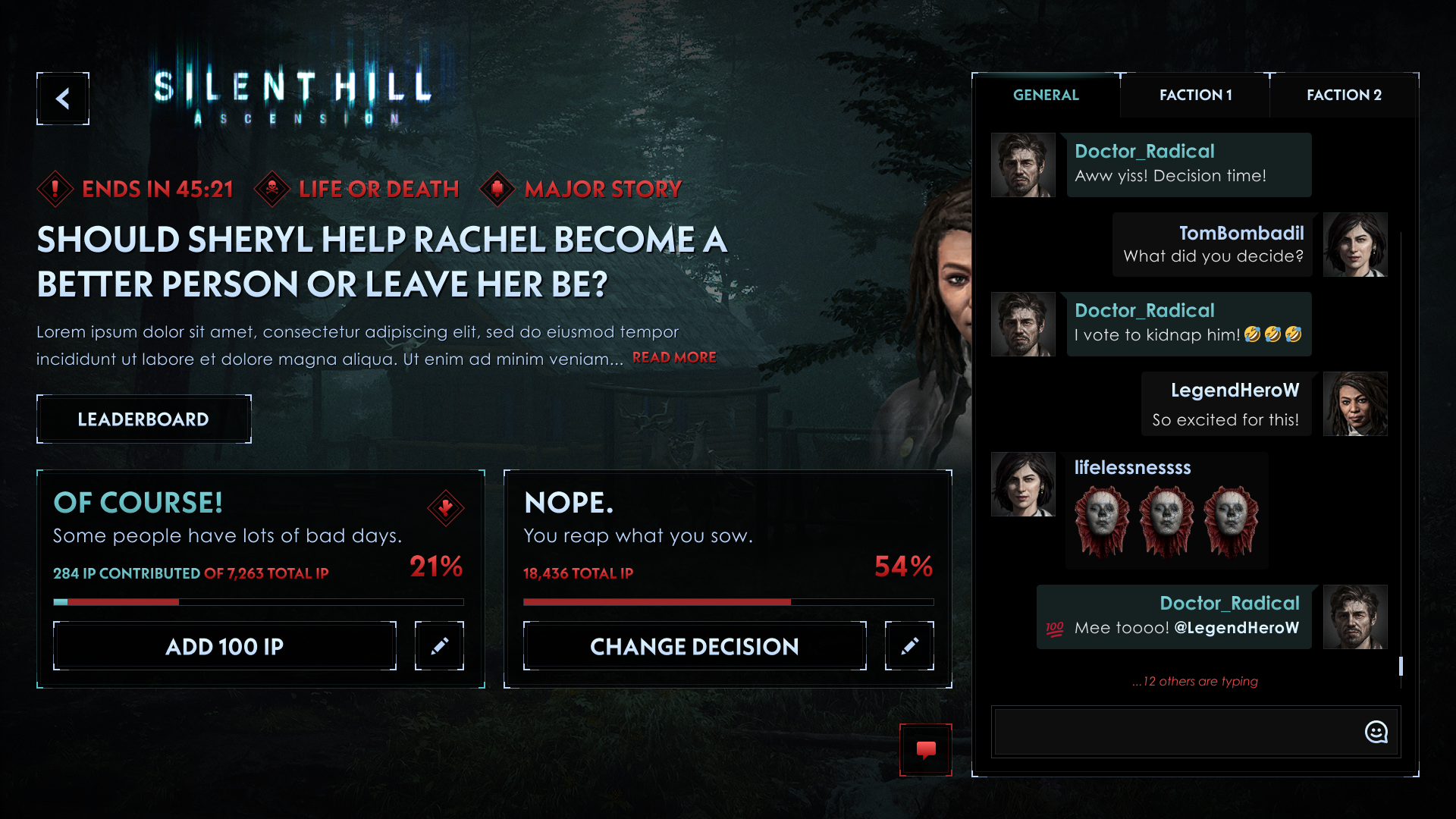The height and width of the screenshot is (819, 1456).
Task: Select TomBombadil's avatar in chat
Action: click(1355, 245)
